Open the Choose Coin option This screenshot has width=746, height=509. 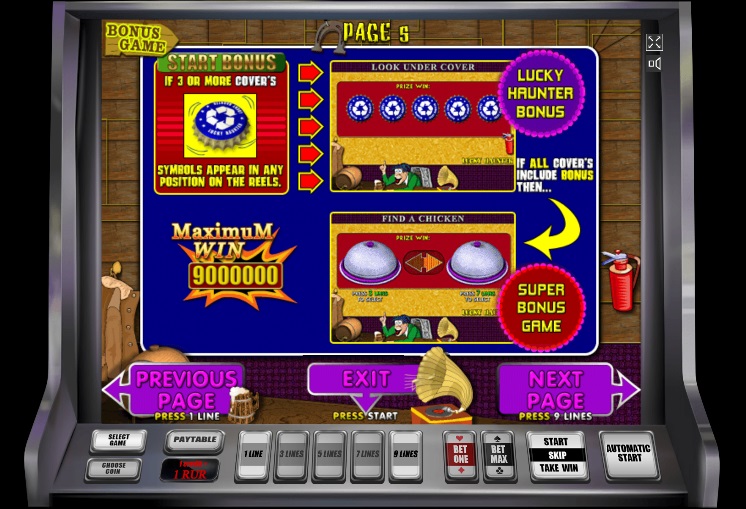point(118,468)
